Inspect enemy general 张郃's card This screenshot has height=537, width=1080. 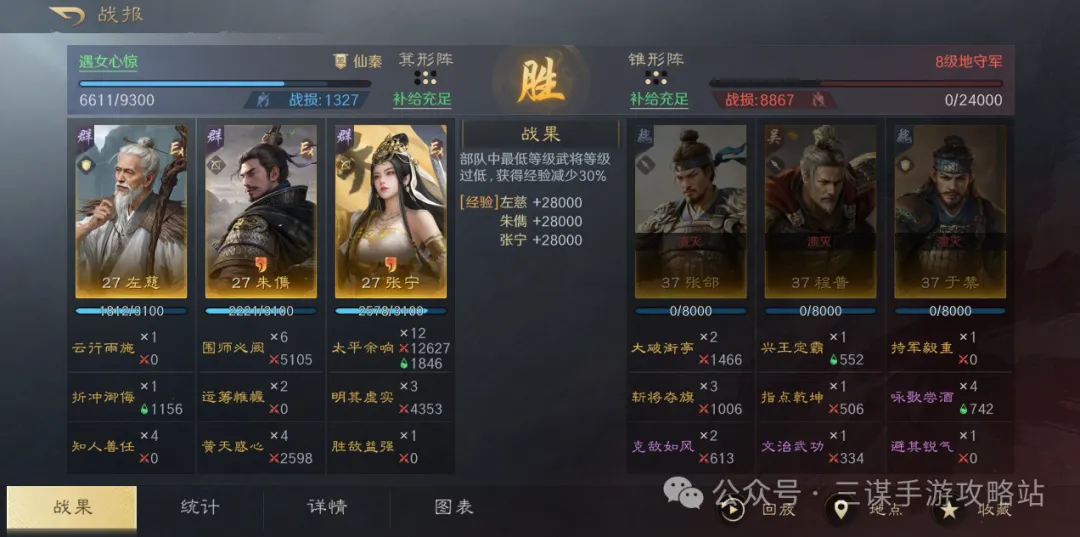690,211
